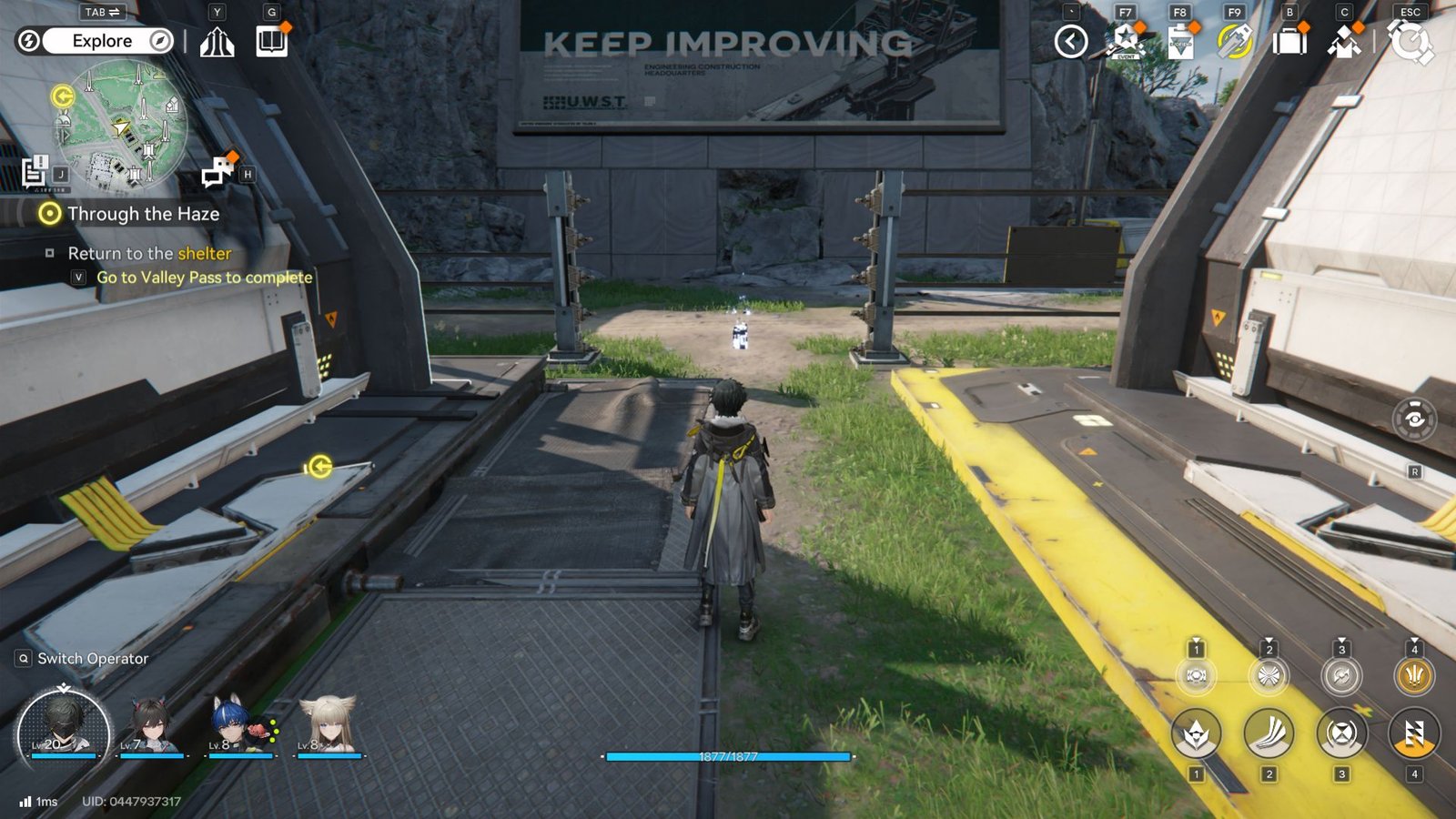Open the main menu ring icon
This screenshot has height=819, width=1456.
coord(1410,42)
